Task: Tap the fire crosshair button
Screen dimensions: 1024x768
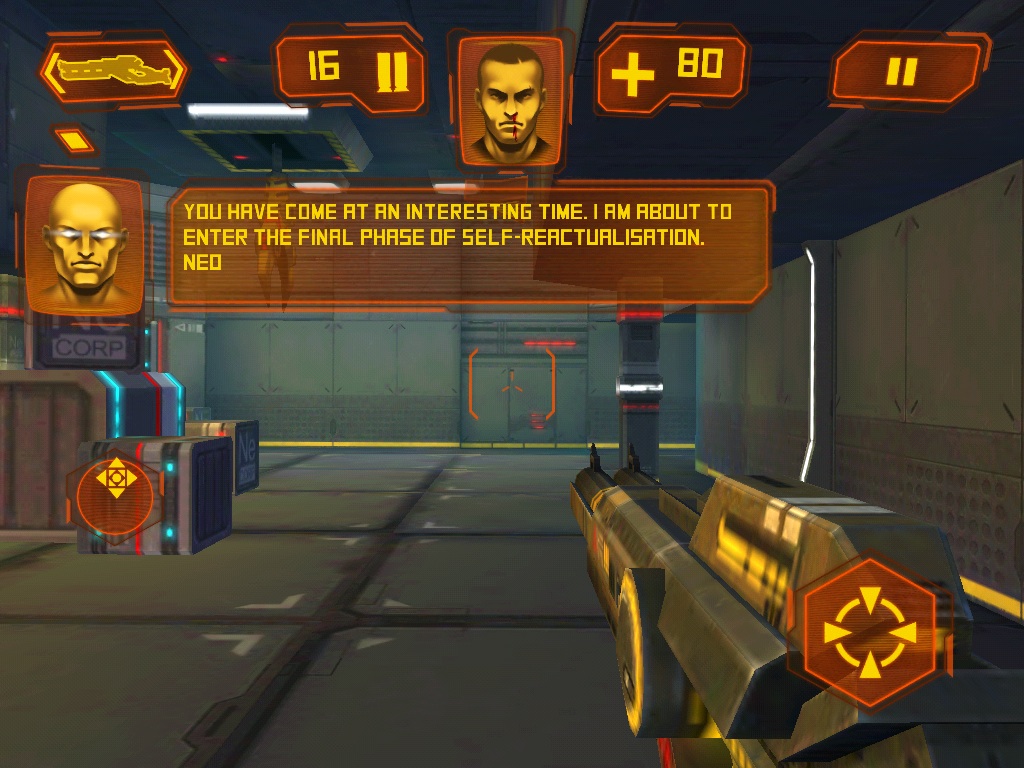Action: point(869,633)
